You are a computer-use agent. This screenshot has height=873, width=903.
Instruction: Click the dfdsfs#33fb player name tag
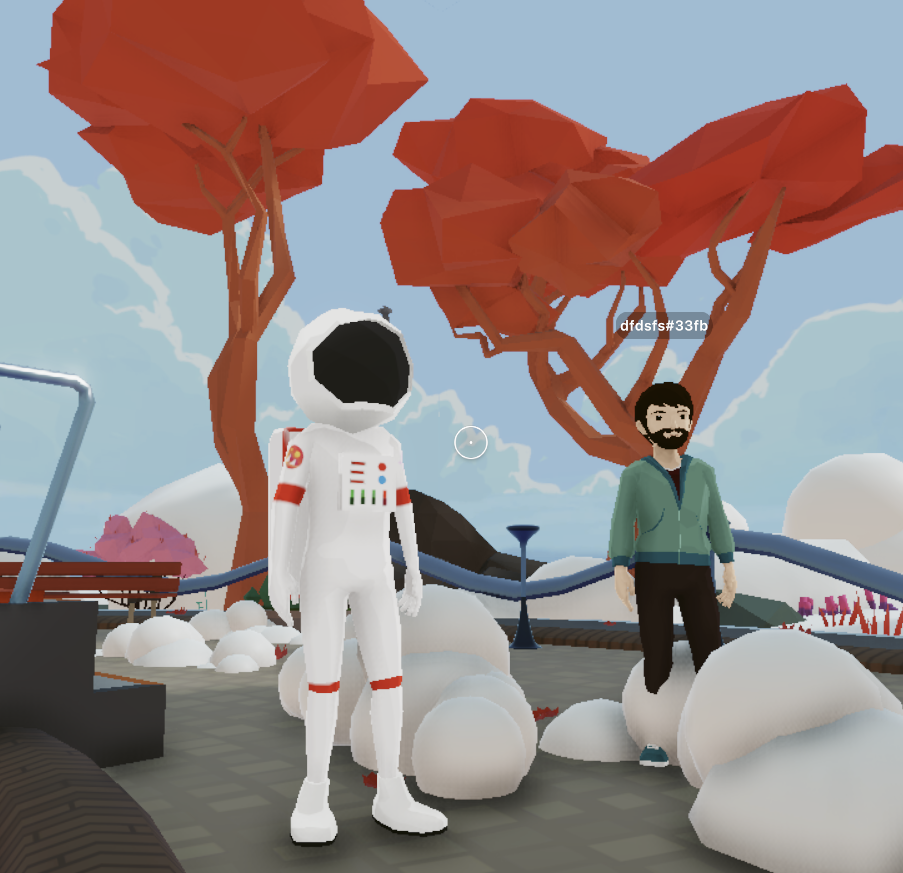pos(663,326)
